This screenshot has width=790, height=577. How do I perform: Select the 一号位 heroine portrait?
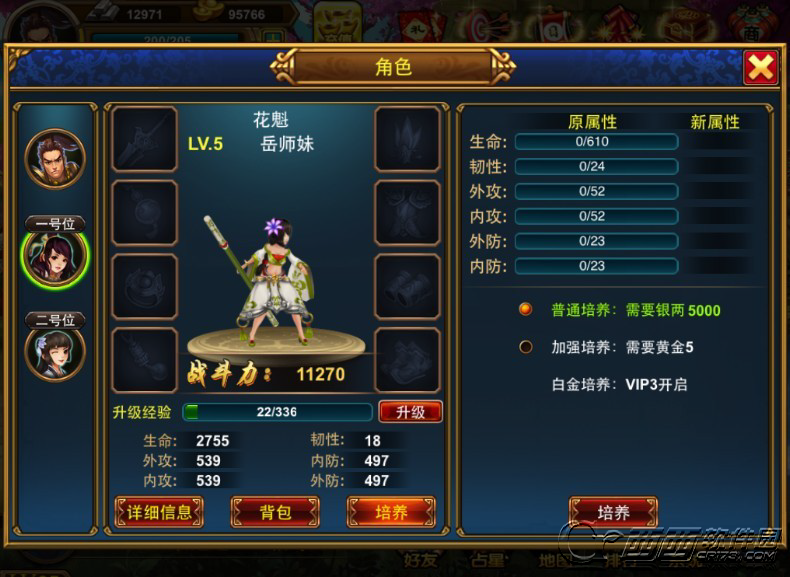[55, 258]
